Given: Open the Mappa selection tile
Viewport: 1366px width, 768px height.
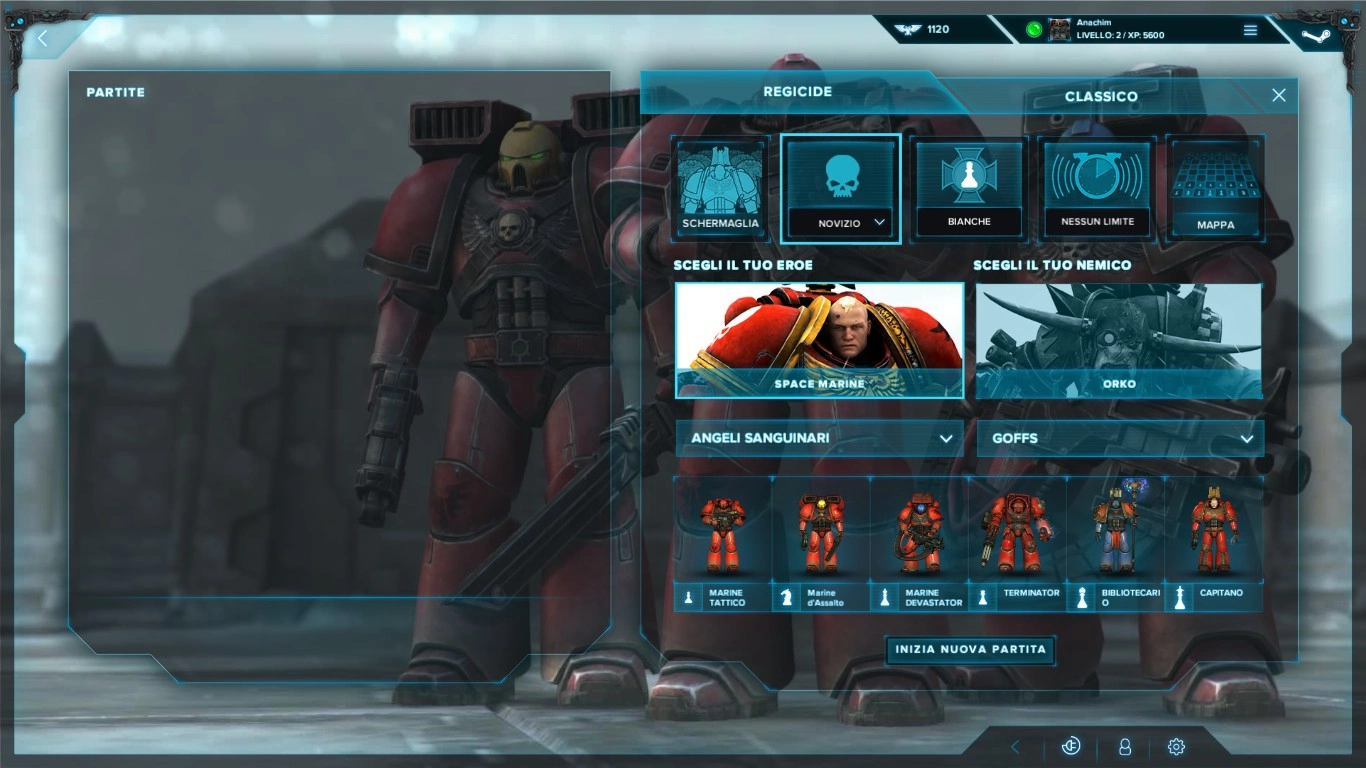Looking at the screenshot, I should (x=1215, y=190).
